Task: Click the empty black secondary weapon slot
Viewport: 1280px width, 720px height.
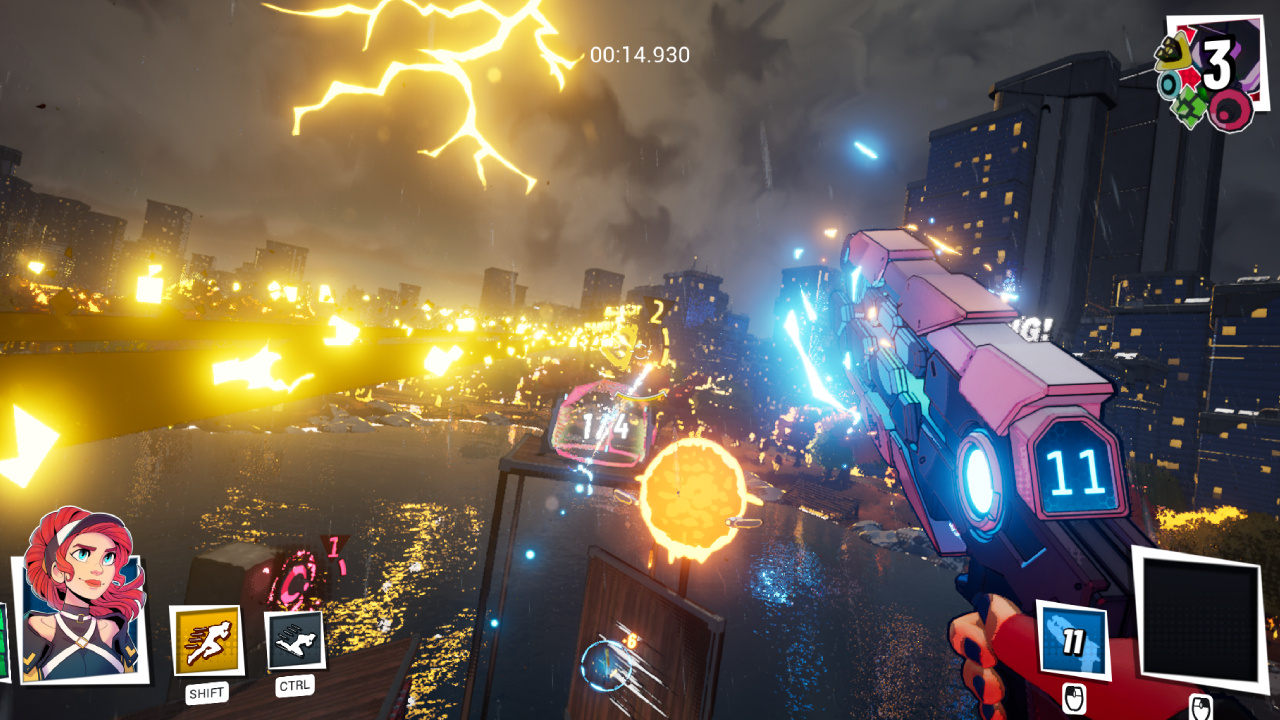Action: (1199, 618)
